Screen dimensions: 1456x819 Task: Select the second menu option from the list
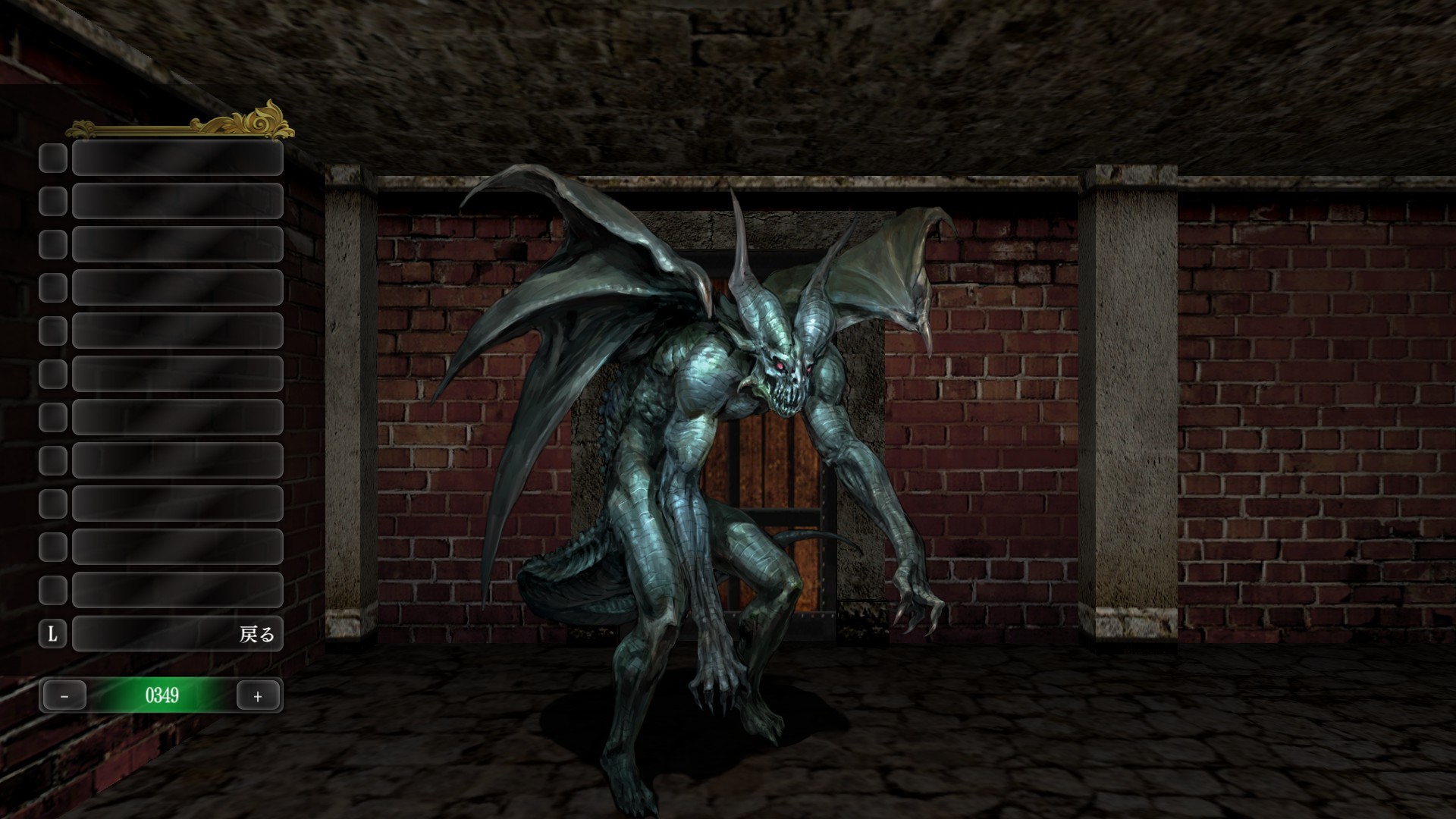point(178,202)
